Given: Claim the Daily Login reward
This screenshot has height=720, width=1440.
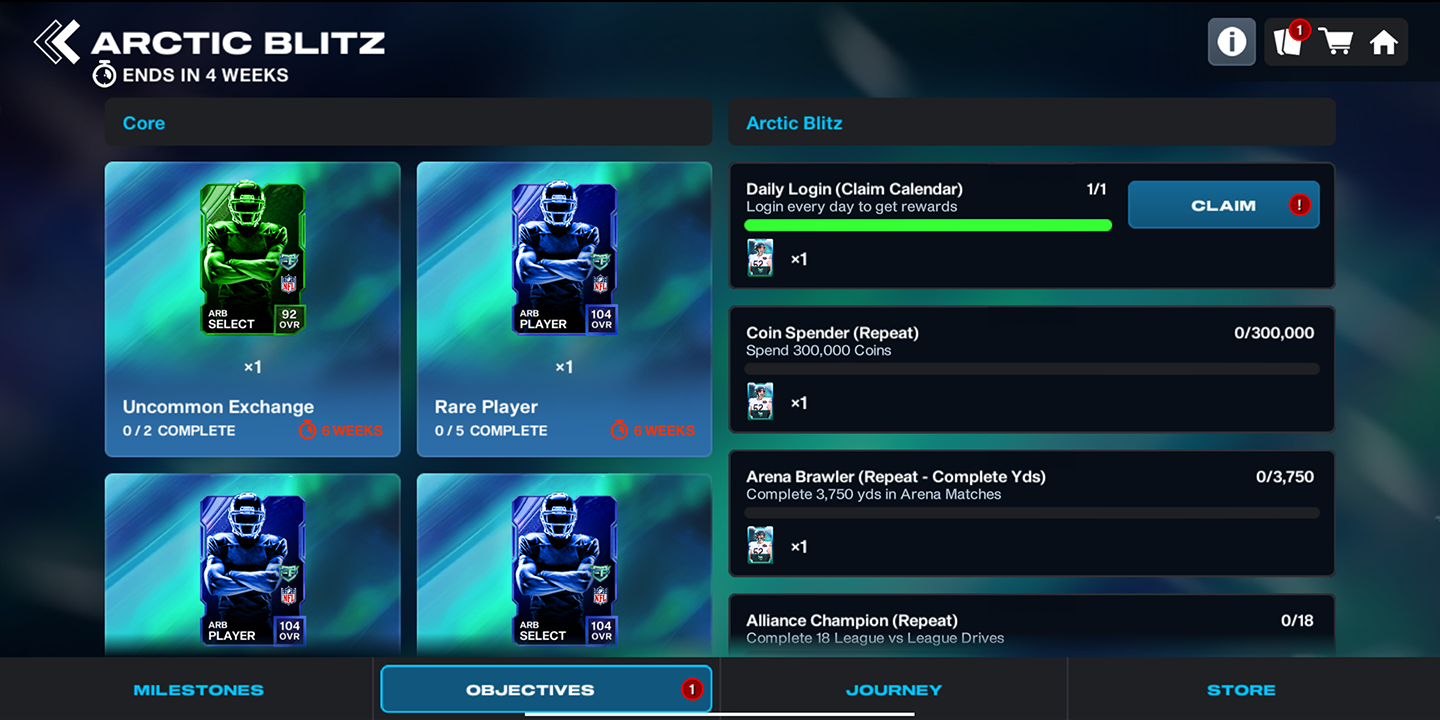Looking at the screenshot, I should click(1223, 204).
